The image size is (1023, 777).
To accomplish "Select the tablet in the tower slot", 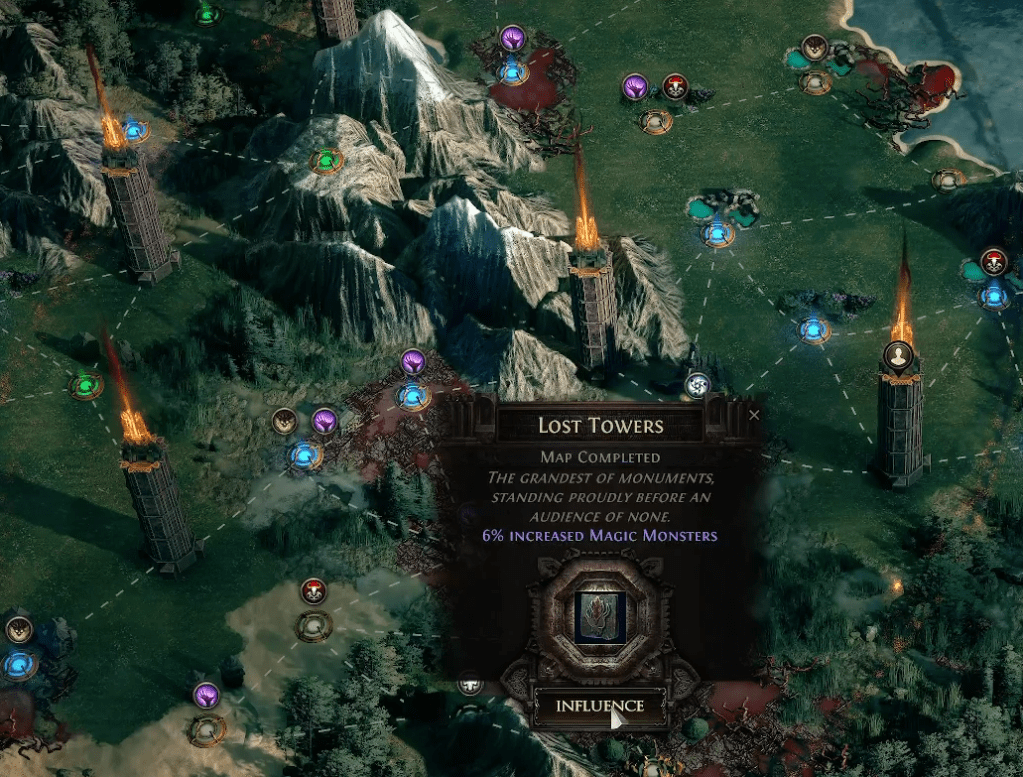I will pos(600,617).
